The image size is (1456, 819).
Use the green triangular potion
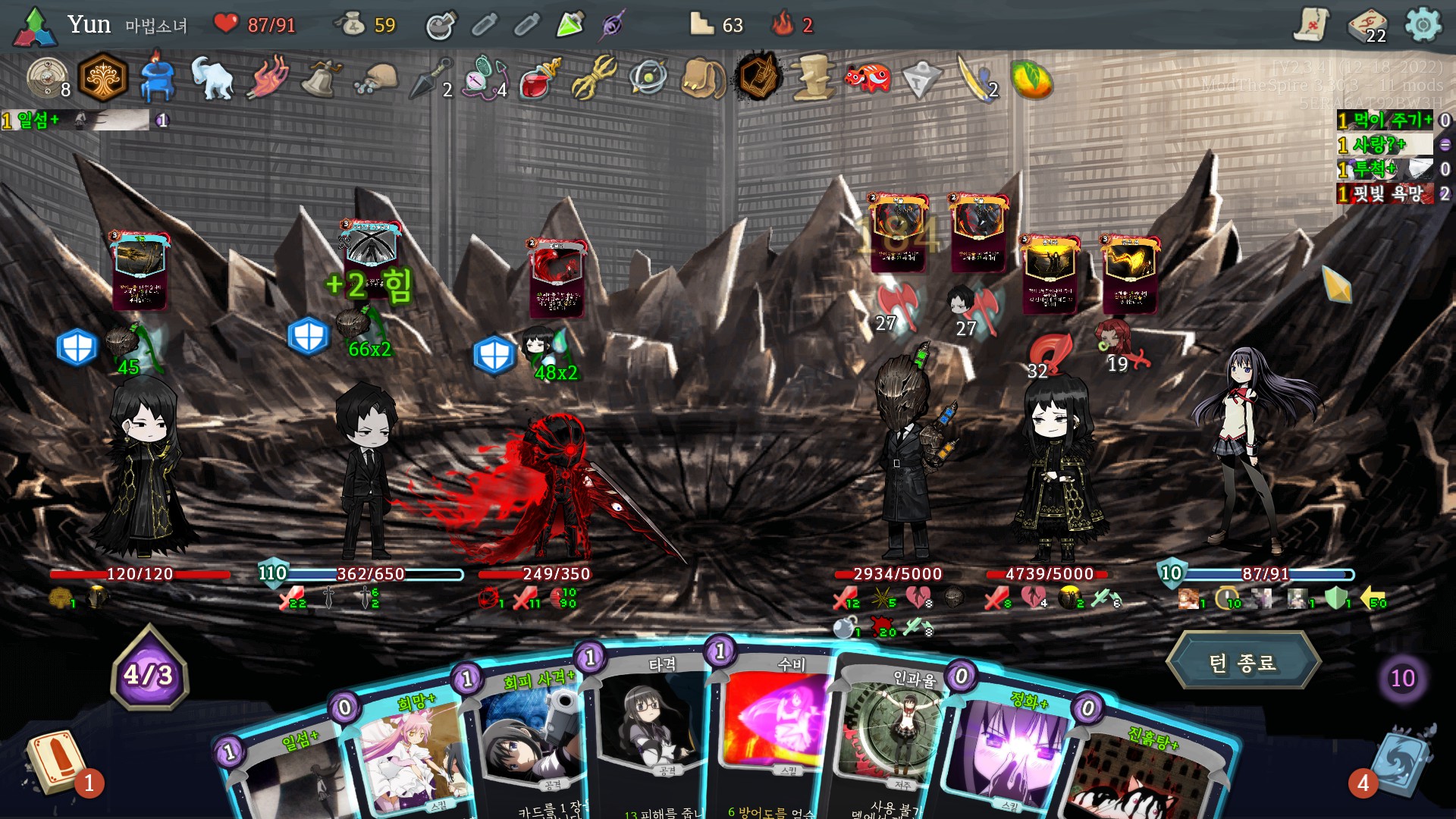570,25
